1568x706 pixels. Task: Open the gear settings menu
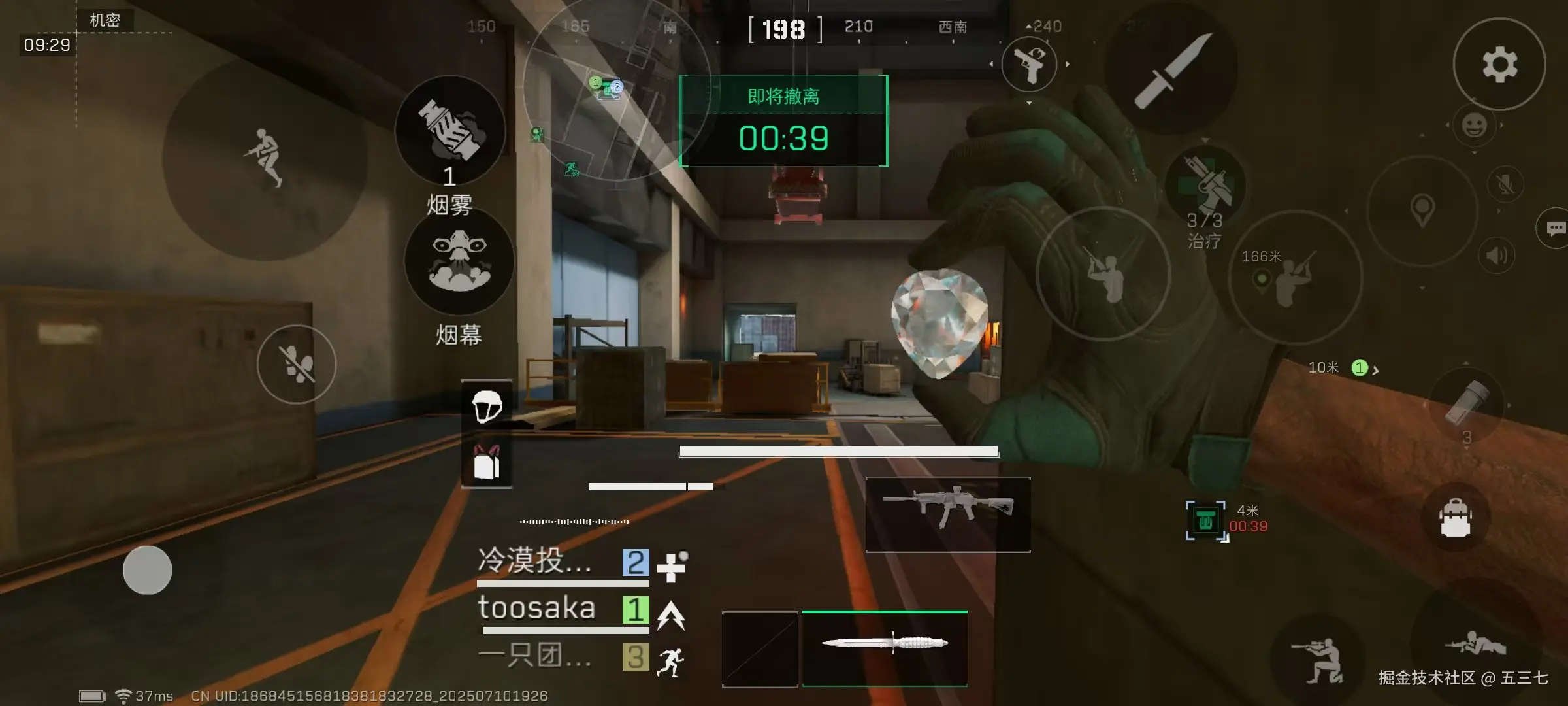tap(1499, 64)
